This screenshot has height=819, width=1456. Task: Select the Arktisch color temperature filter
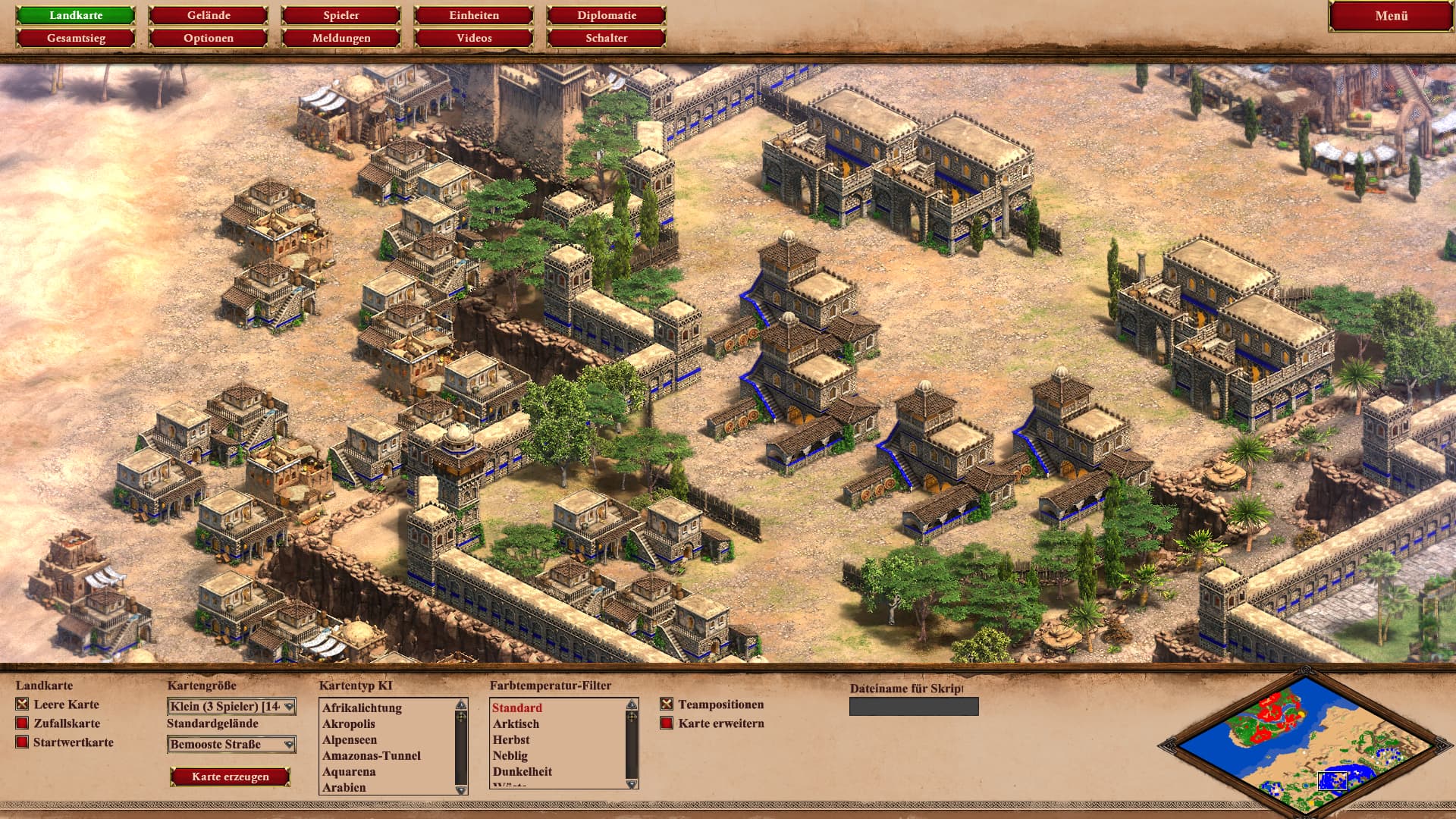point(516,724)
